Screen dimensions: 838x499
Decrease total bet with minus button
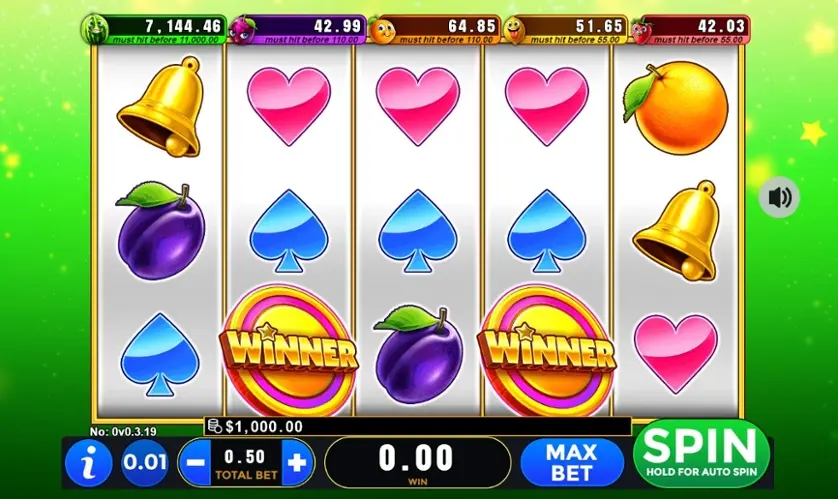tap(195, 463)
